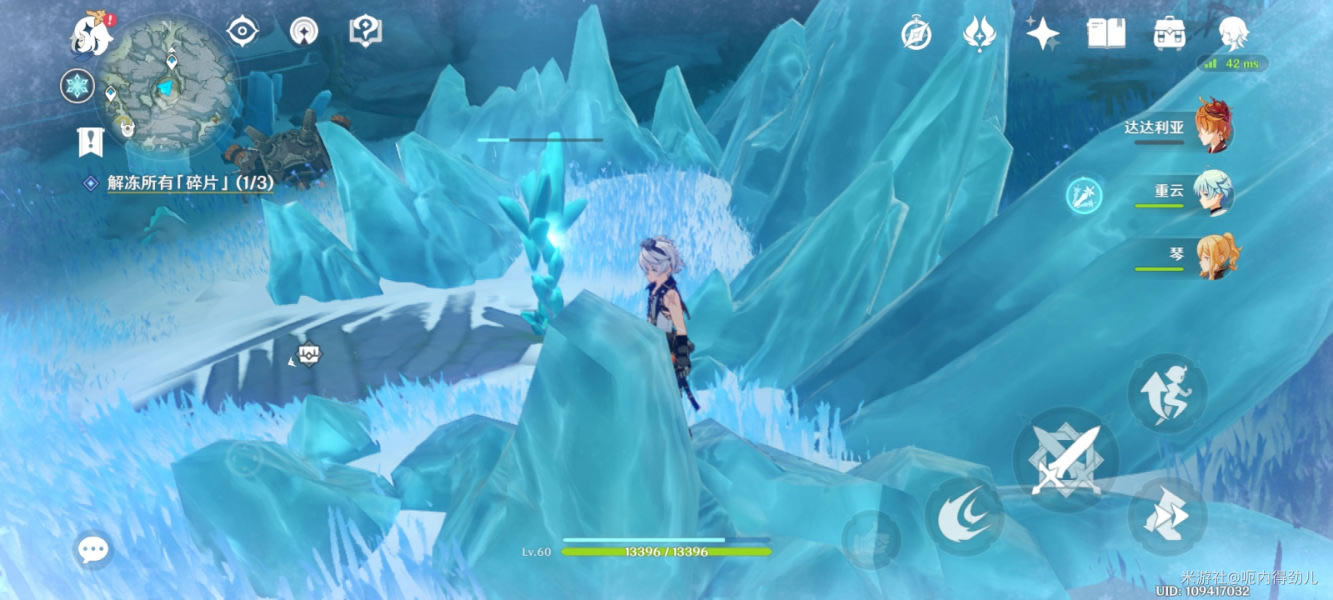This screenshot has height=600, width=1333.
Task: Expand the circular minimap
Action: [x=170, y=82]
